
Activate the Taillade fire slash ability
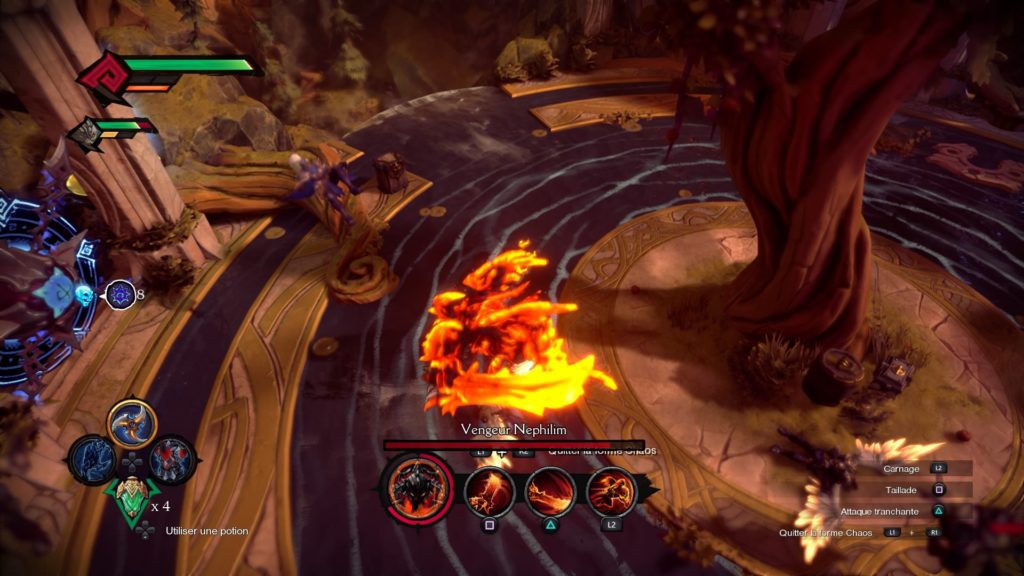click(x=489, y=491)
